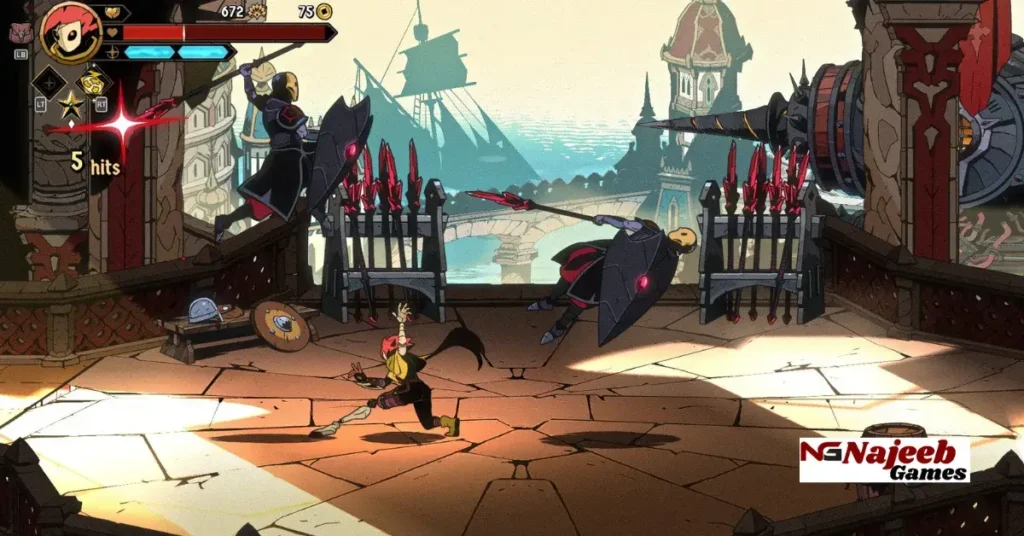Click the gold star emblem icon
The image size is (1024, 536).
click(x=72, y=104)
